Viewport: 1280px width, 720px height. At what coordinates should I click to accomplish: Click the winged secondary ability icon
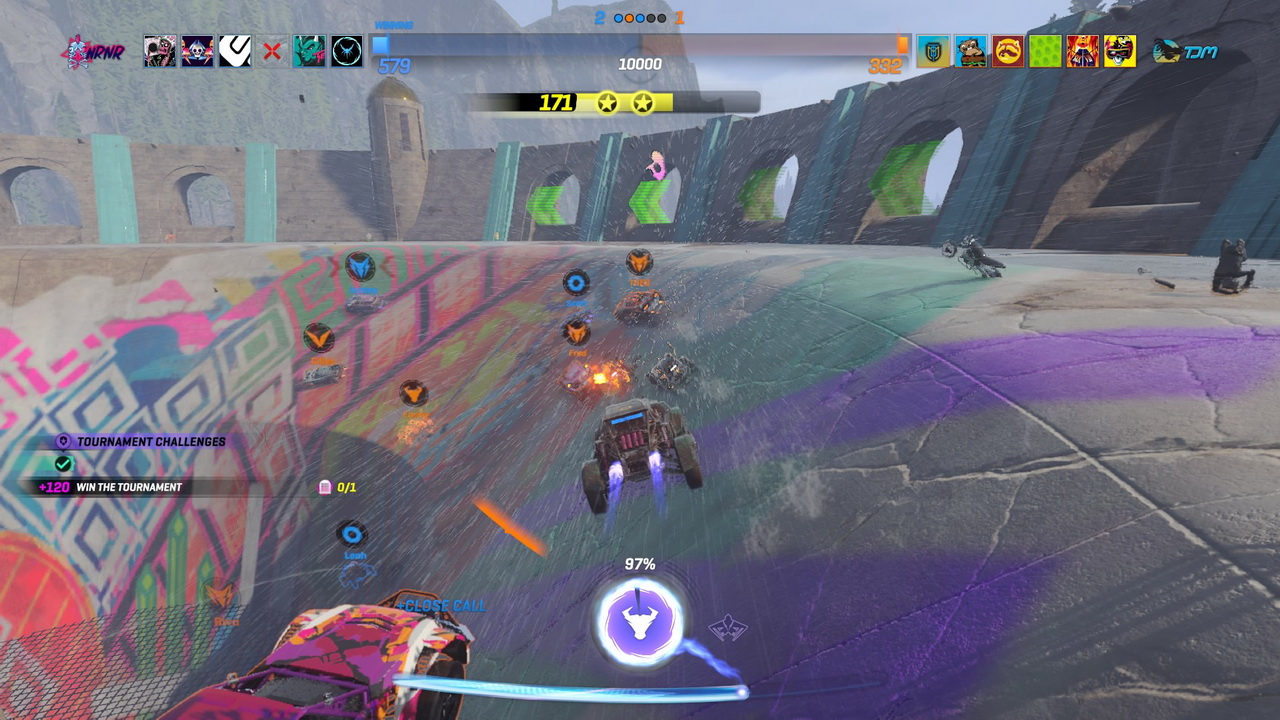(x=728, y=628)
